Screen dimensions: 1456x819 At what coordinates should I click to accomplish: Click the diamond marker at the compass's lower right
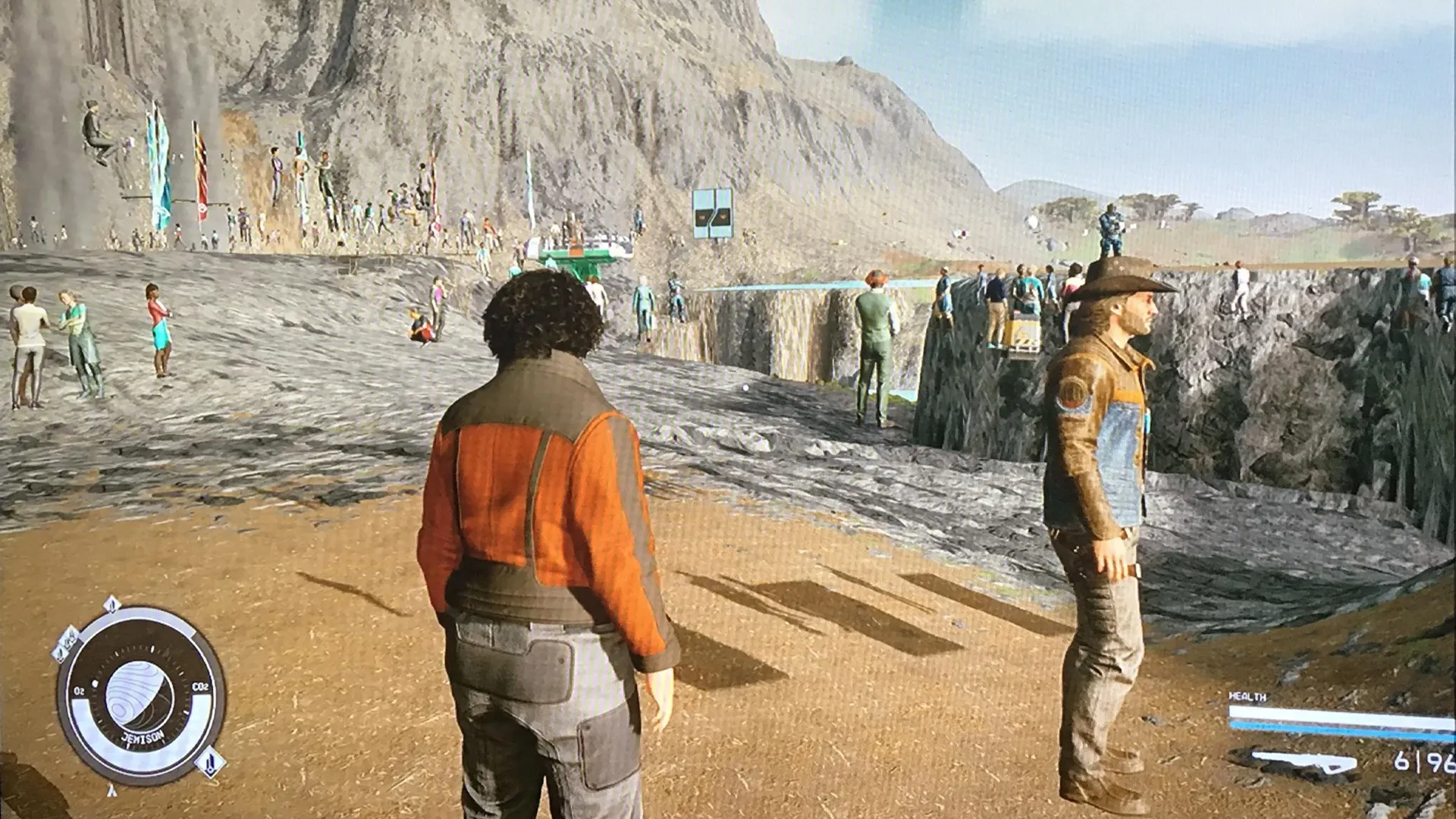point(210,761)
